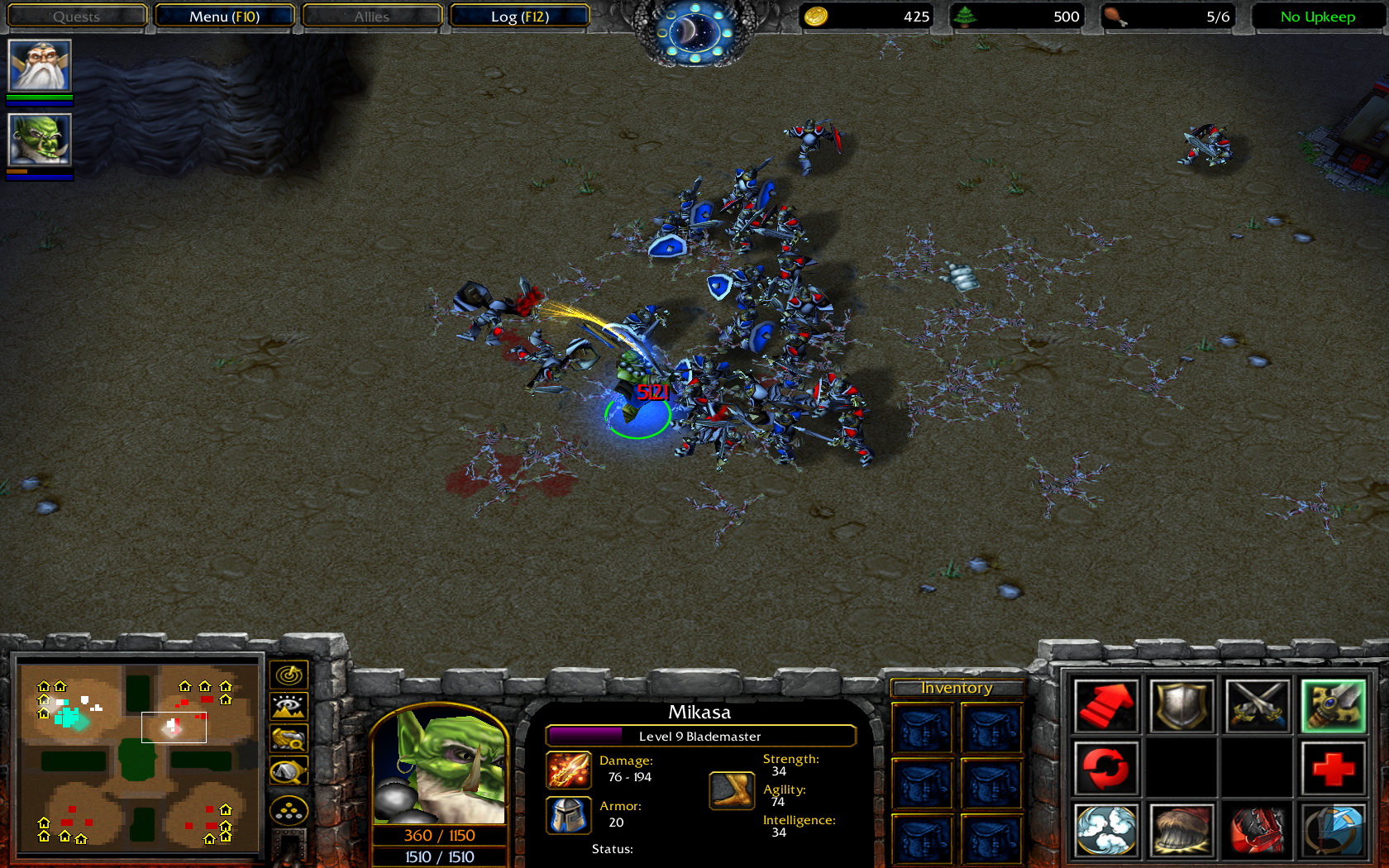Toggle the formation movement button
The height and width of the screenshot is (868, 1389).
(x=289, y=812)
